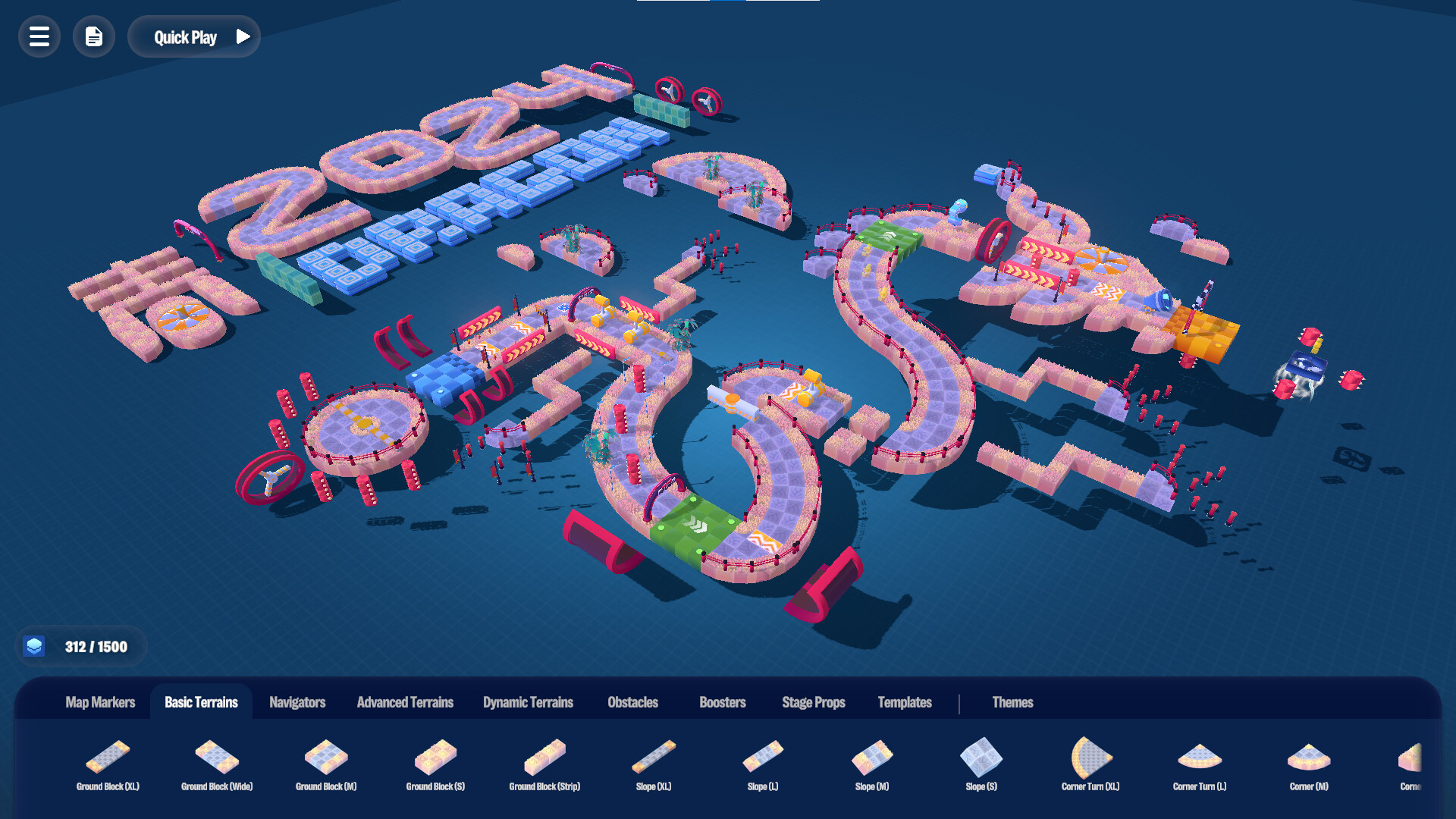
Task: Open the document/notes panel
Action: (93, 36)
